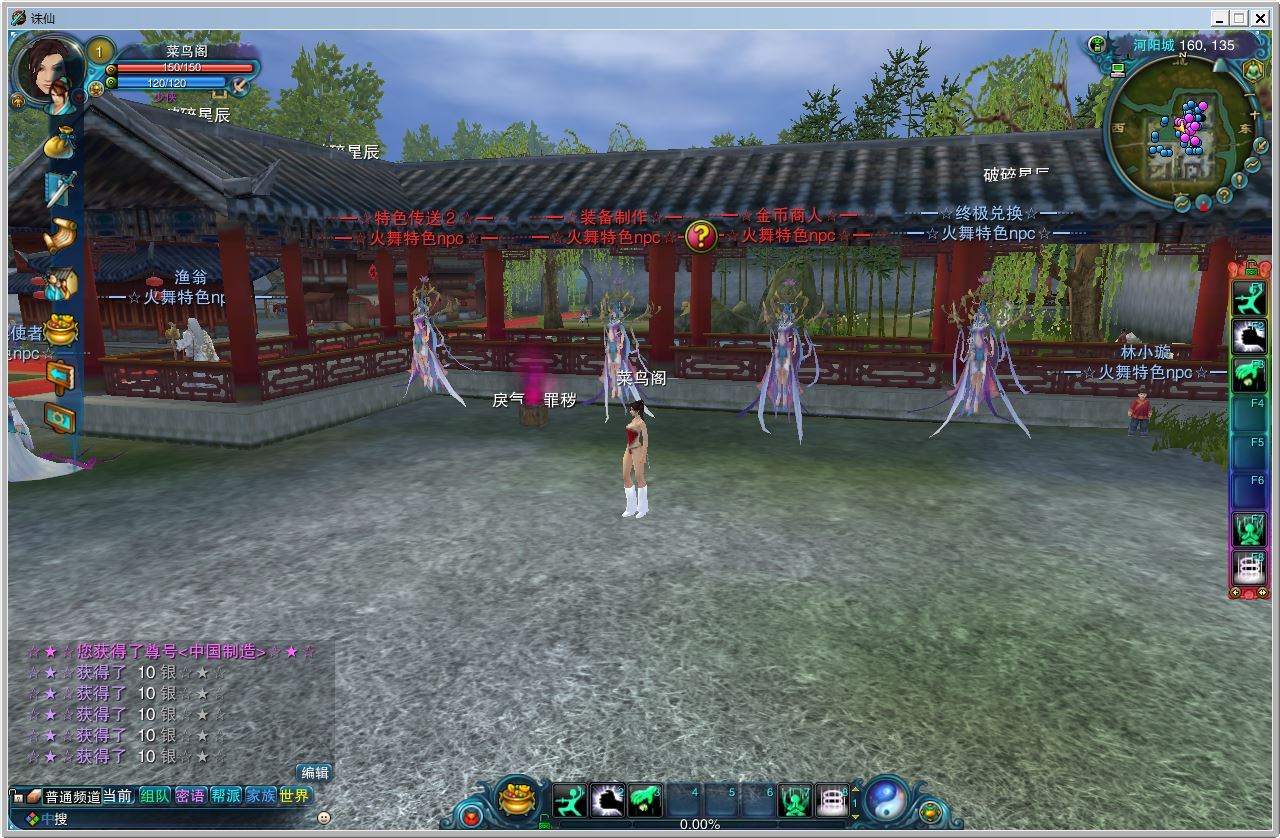1280x838 pixels.
Task: Use the green grabbing hand skill in slot 3
Action: (645, 800)
